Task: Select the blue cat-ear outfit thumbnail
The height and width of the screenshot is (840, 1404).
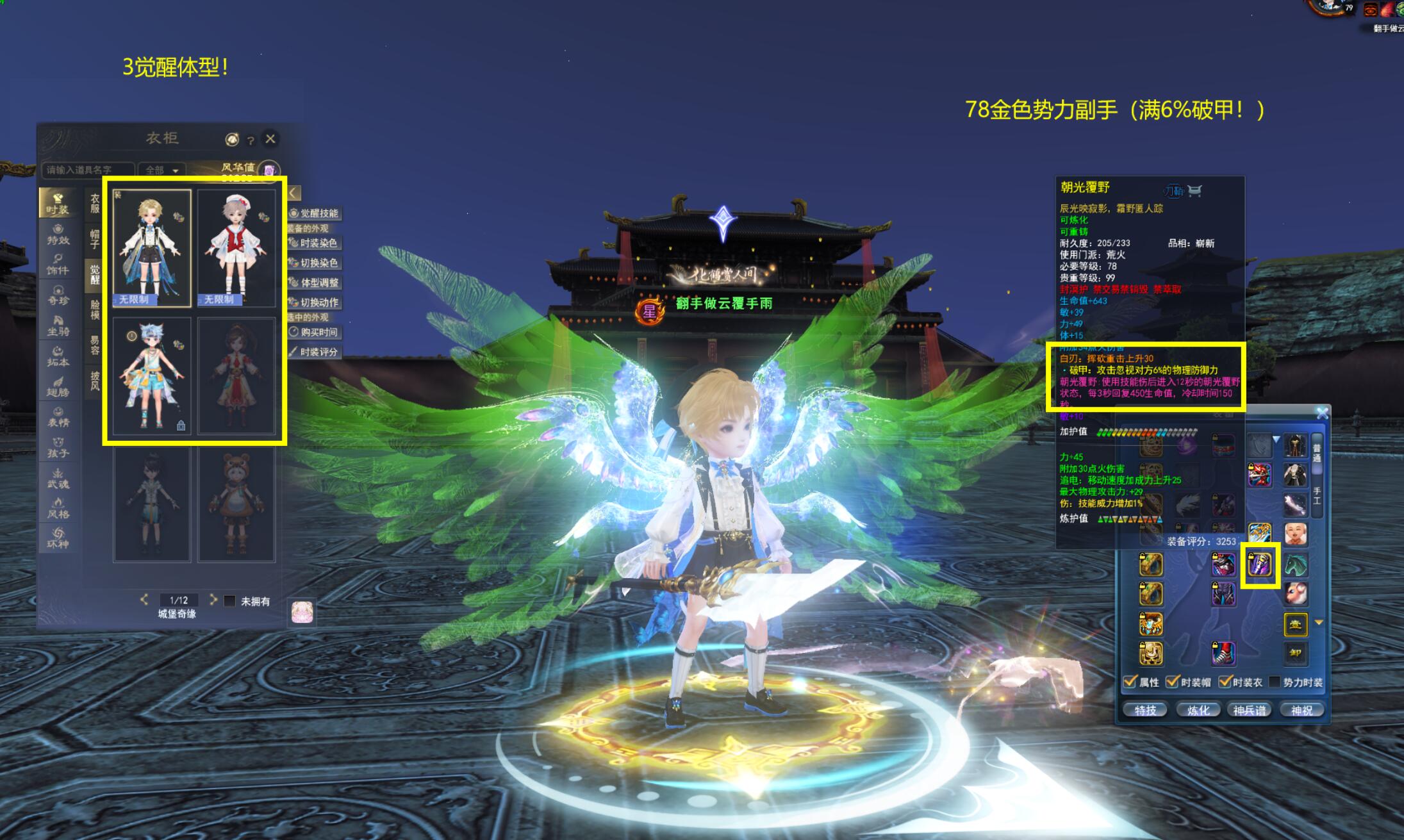Action: click(152, 376)
